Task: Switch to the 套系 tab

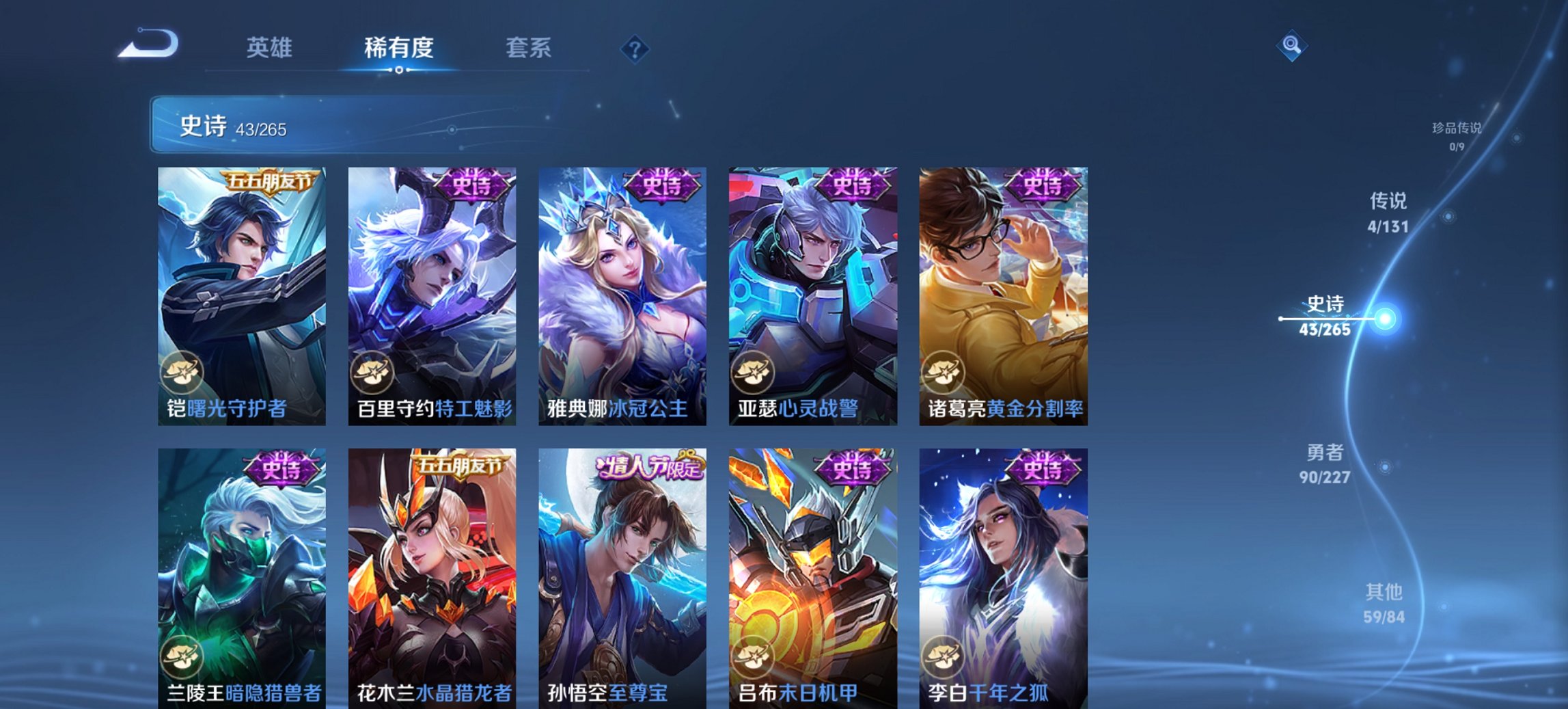Action: coord(529,48)
